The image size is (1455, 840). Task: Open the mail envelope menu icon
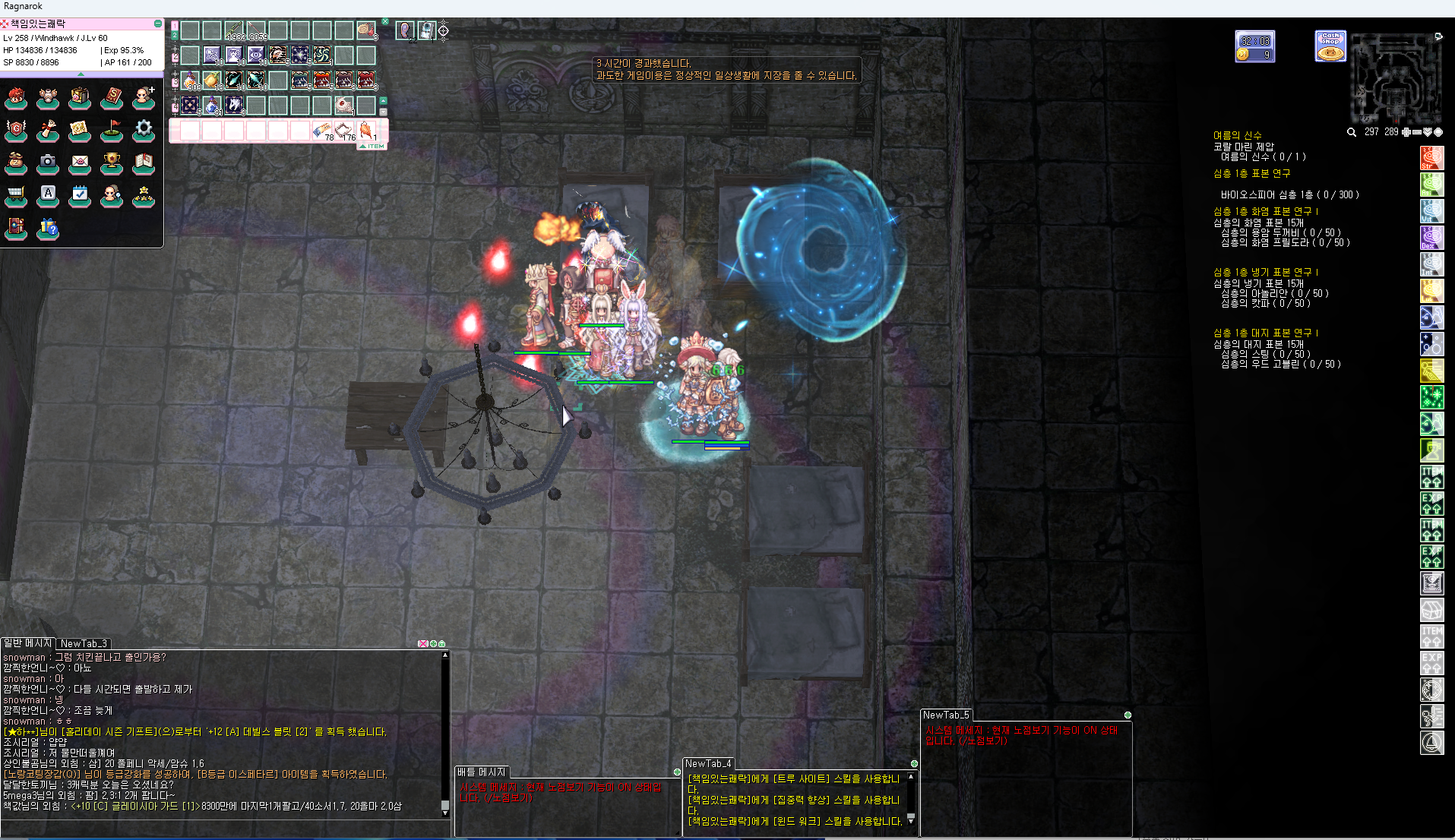pyautogui.click(x=80, y=163)
